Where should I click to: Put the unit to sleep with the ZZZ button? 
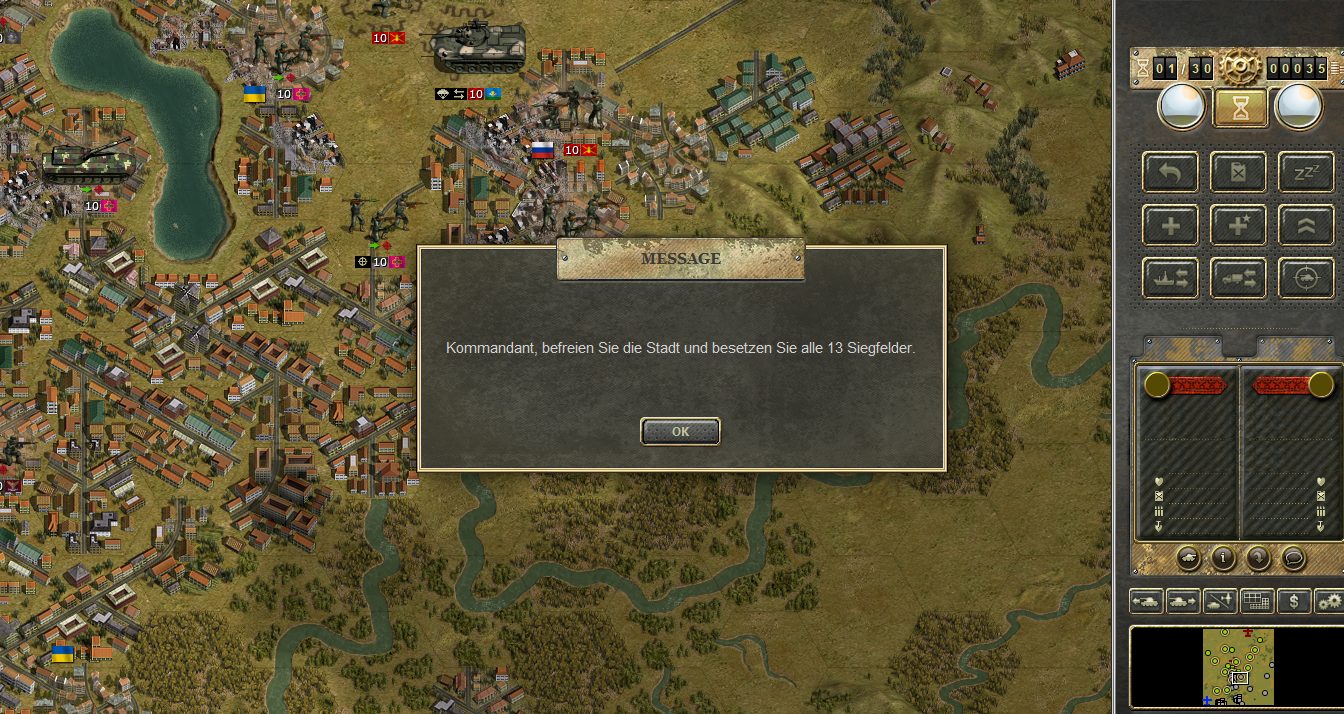[1306, 172]
